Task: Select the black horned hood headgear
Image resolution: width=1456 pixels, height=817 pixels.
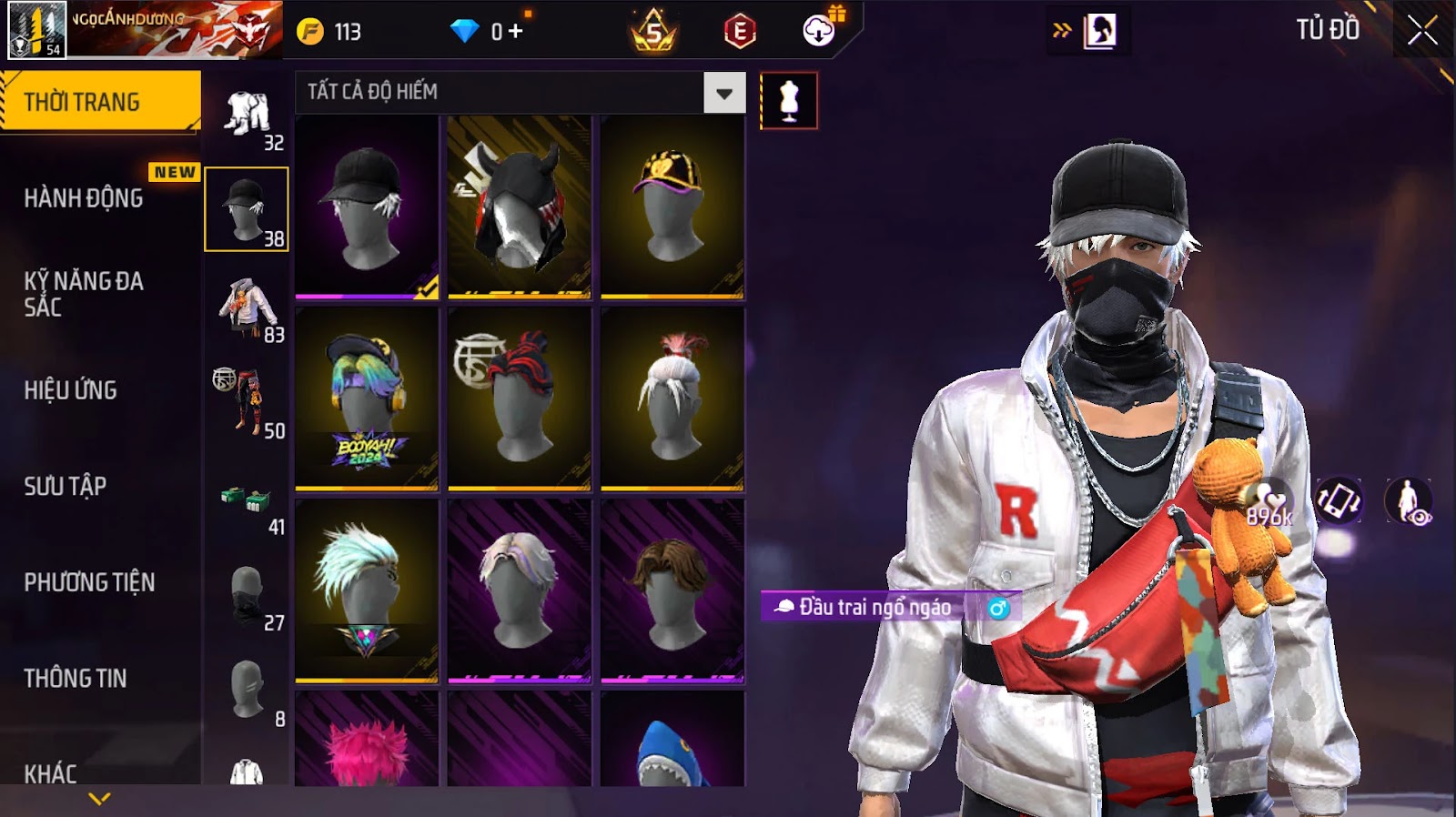Action: pos(519,207)
